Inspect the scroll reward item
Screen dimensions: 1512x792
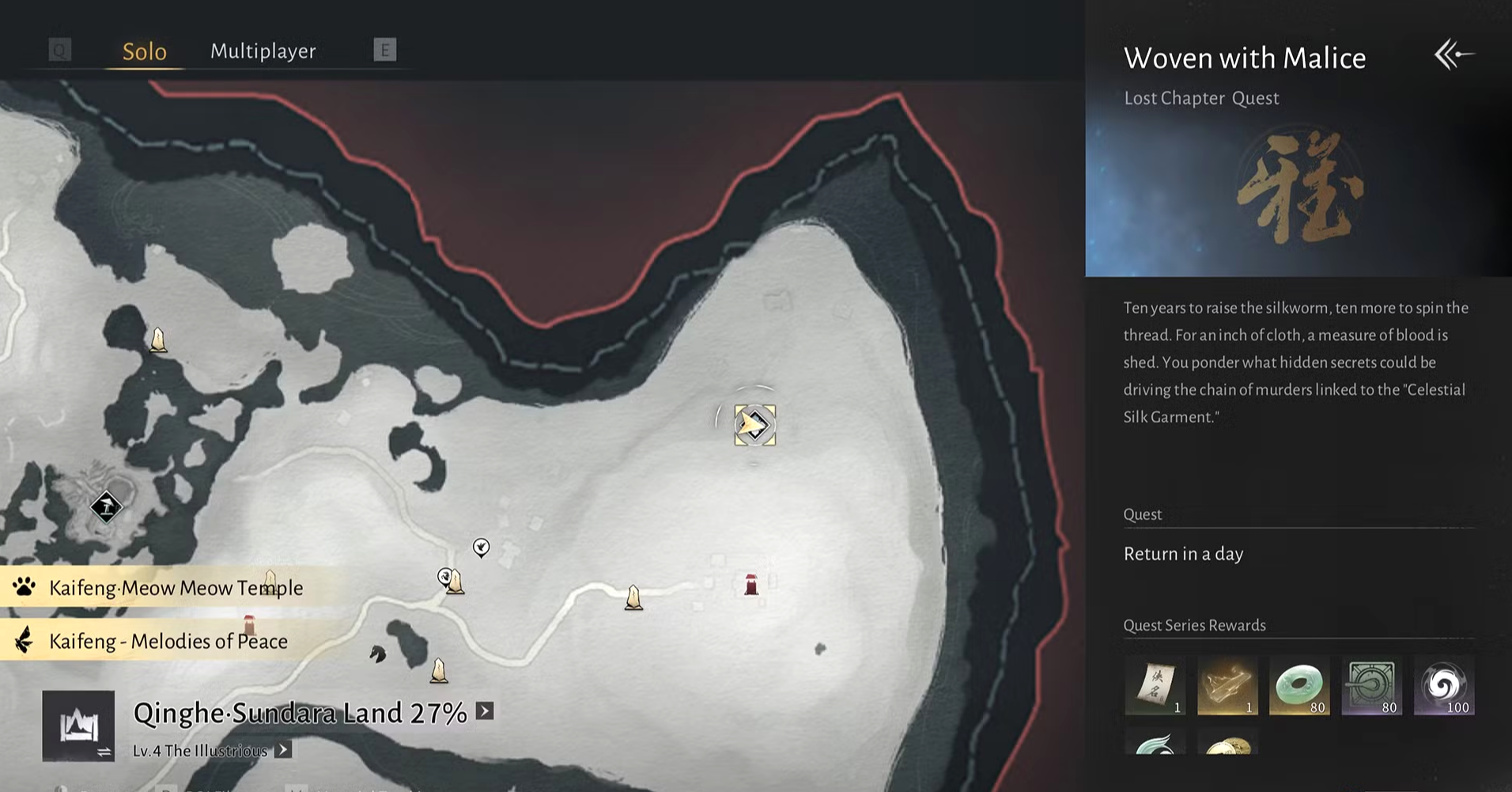coord(1155,685)
